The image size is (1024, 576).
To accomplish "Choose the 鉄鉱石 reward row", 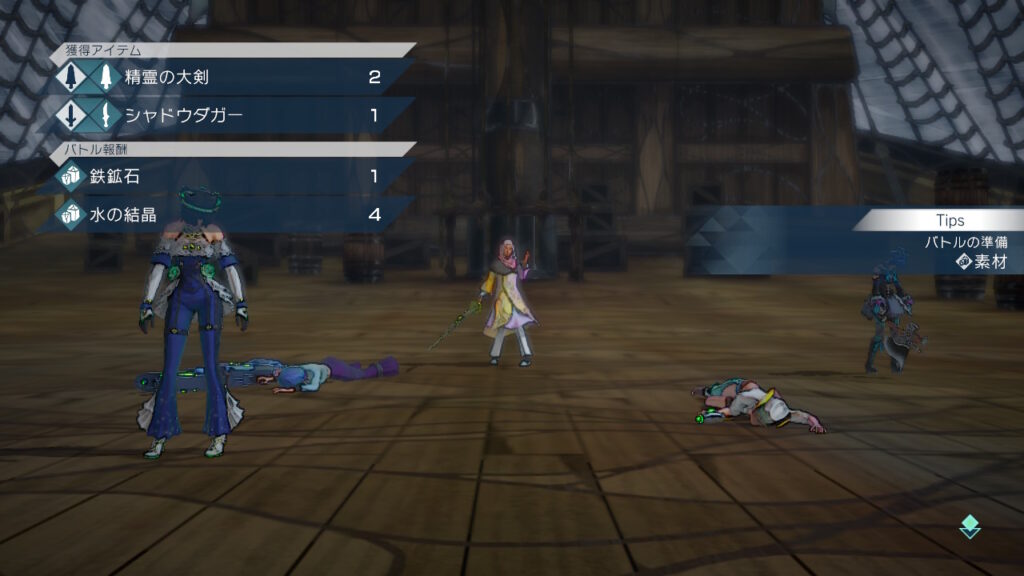I will pyautogui.click(x=232, y=176).
